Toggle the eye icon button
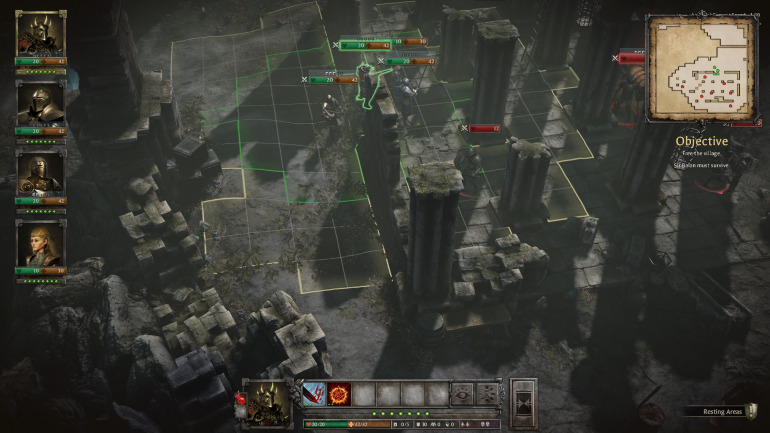This screenshot has width=770, height=433. [462, 394]
